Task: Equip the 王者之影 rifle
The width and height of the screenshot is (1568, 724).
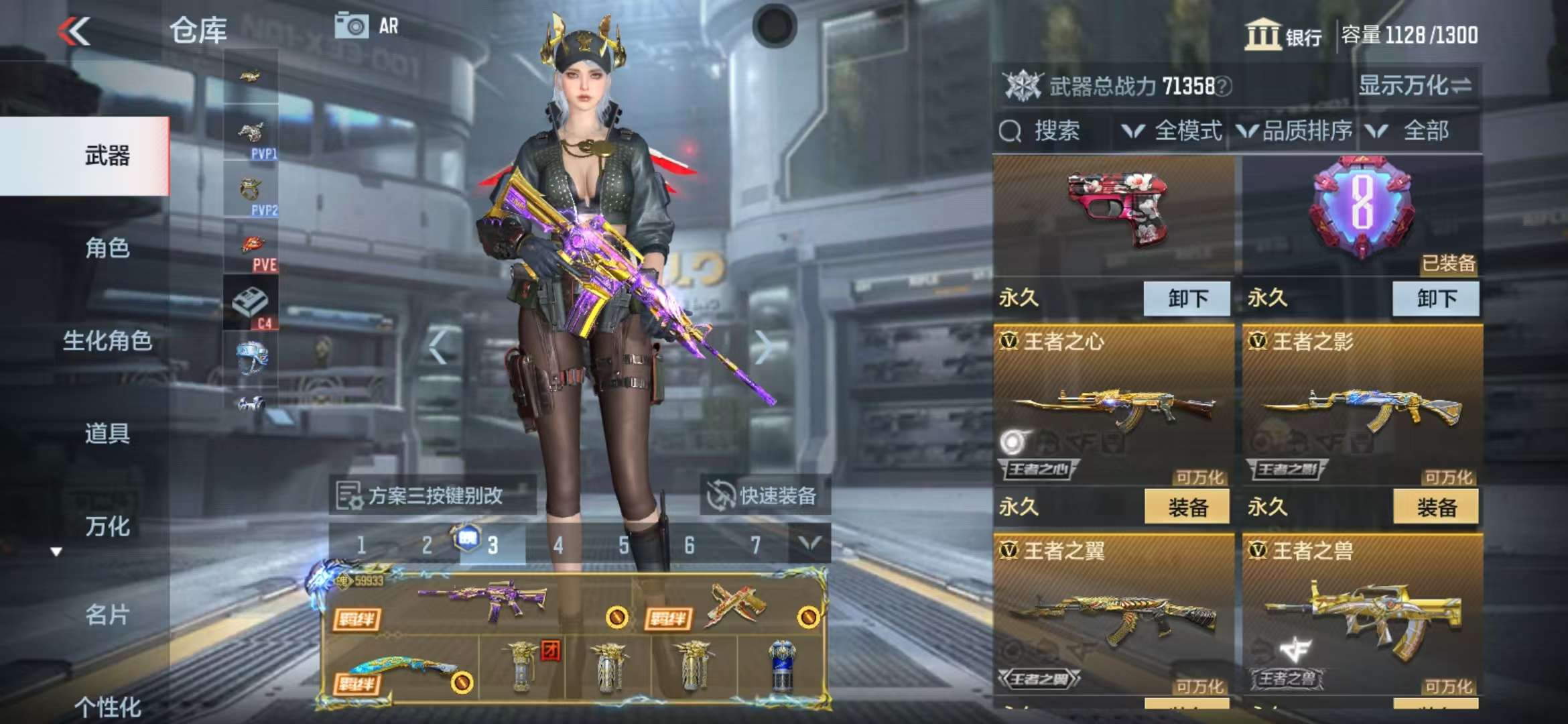Action: (1435, 507)
